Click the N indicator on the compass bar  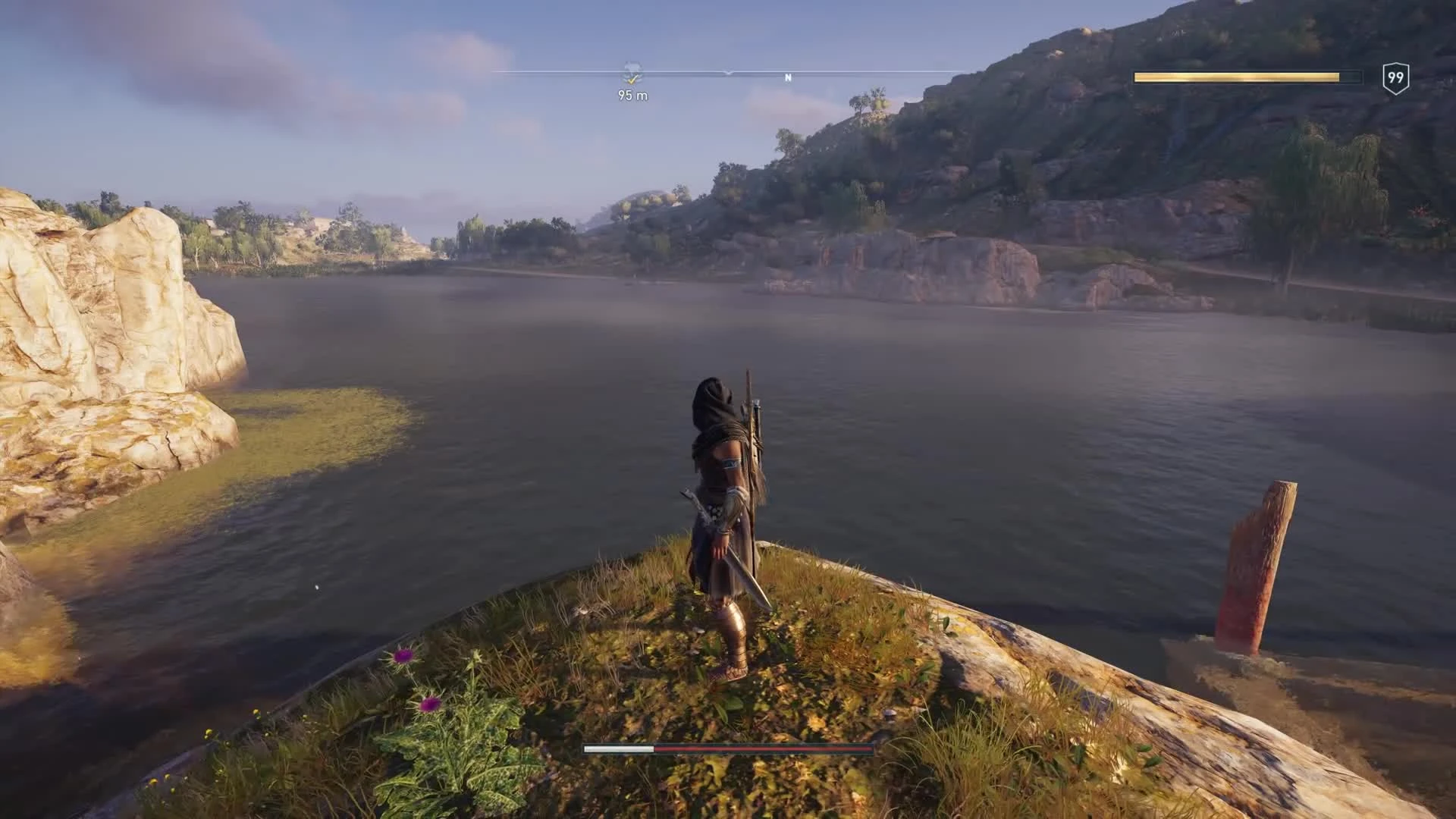(x=789, y=76)
